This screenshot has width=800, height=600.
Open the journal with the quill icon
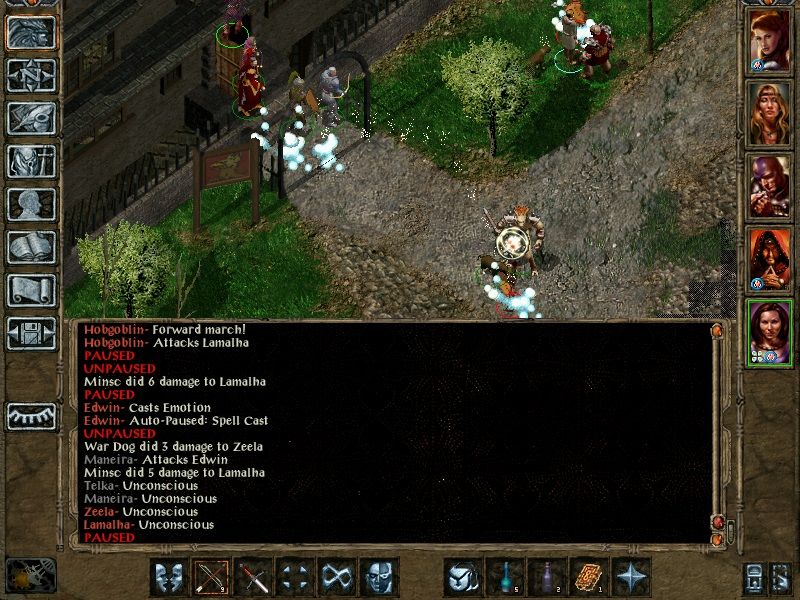pos(32,118)
